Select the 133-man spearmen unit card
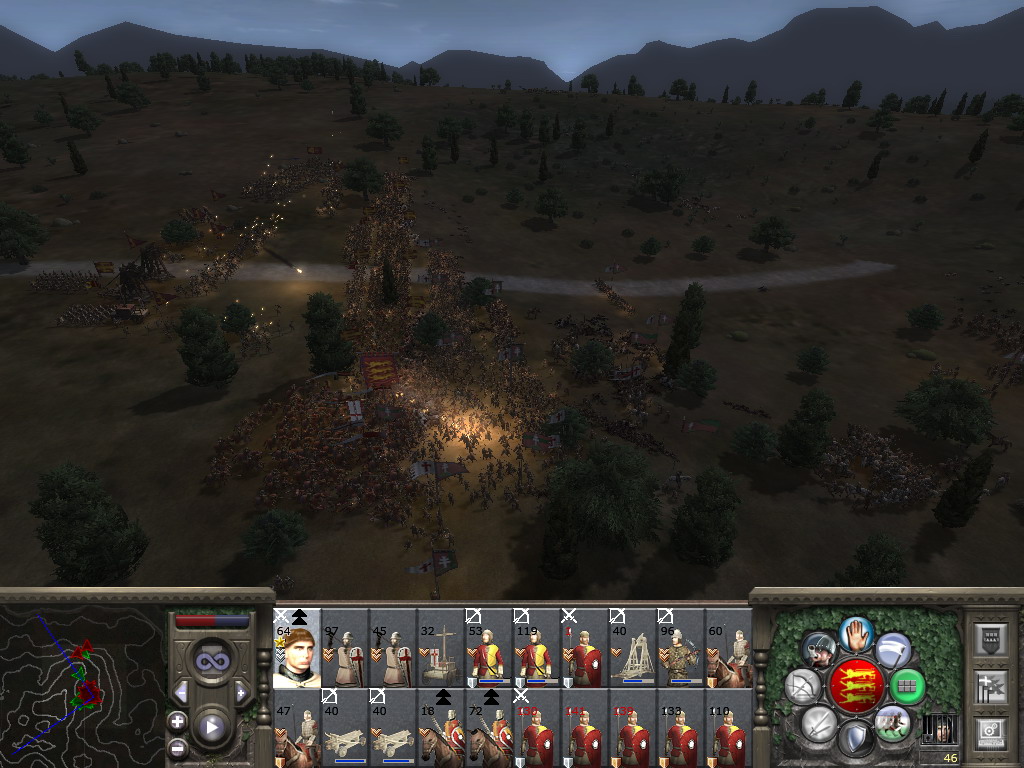 coord(680,730)
